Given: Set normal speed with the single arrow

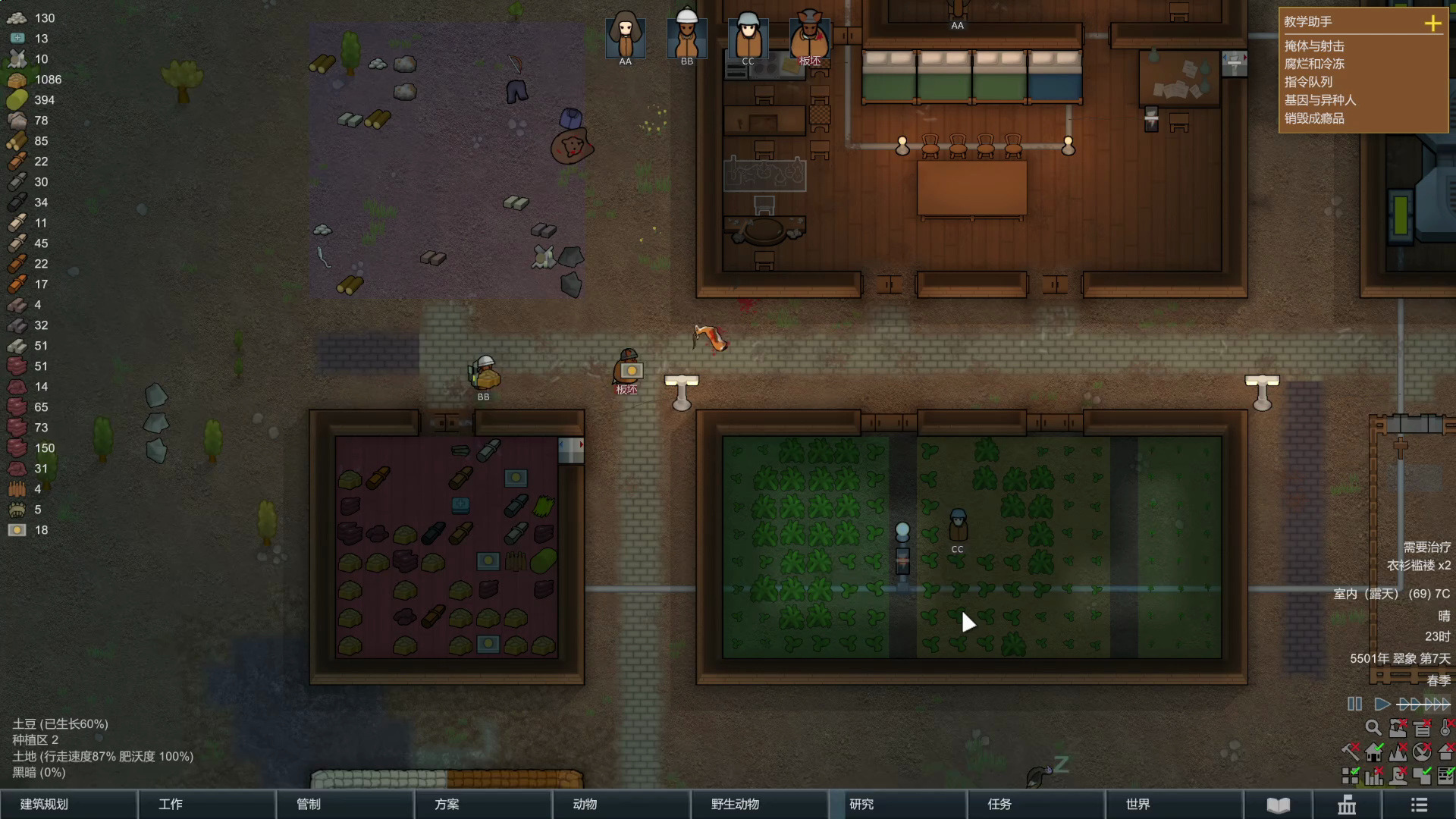Looking at the screenshot, I should coord(1382,704).
